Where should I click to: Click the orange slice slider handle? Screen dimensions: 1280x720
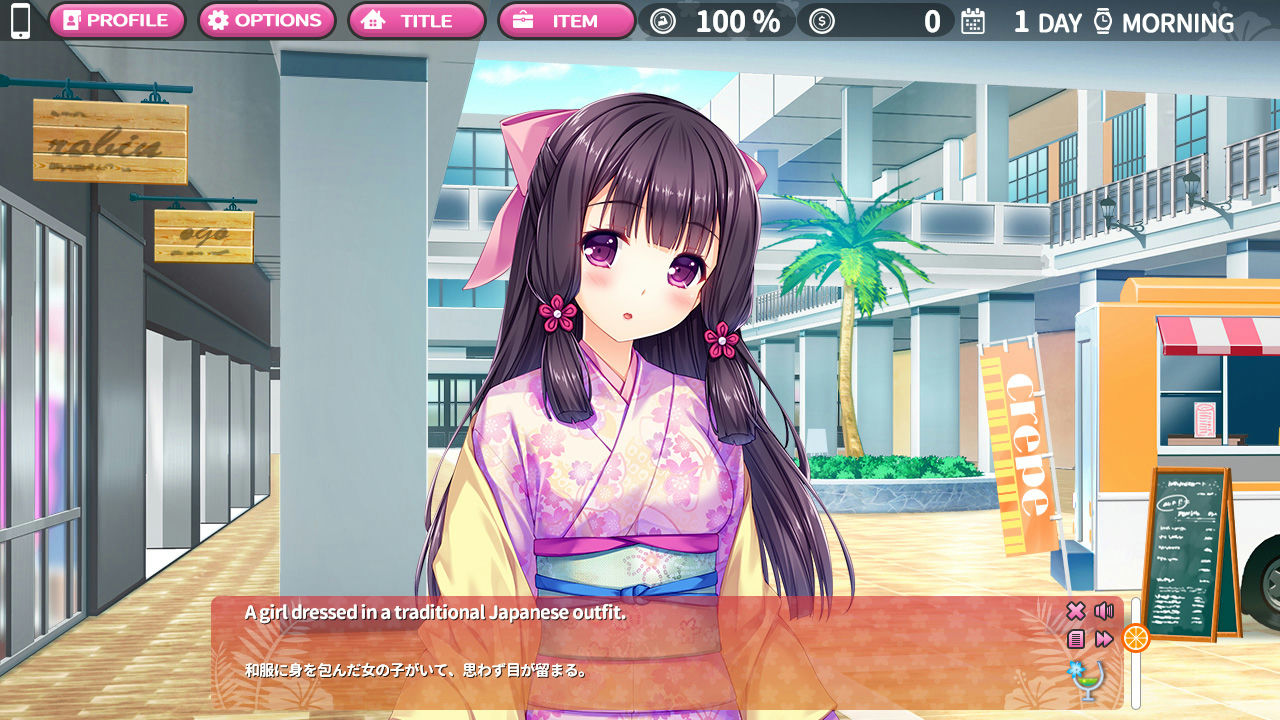[x=1135, y=638]
